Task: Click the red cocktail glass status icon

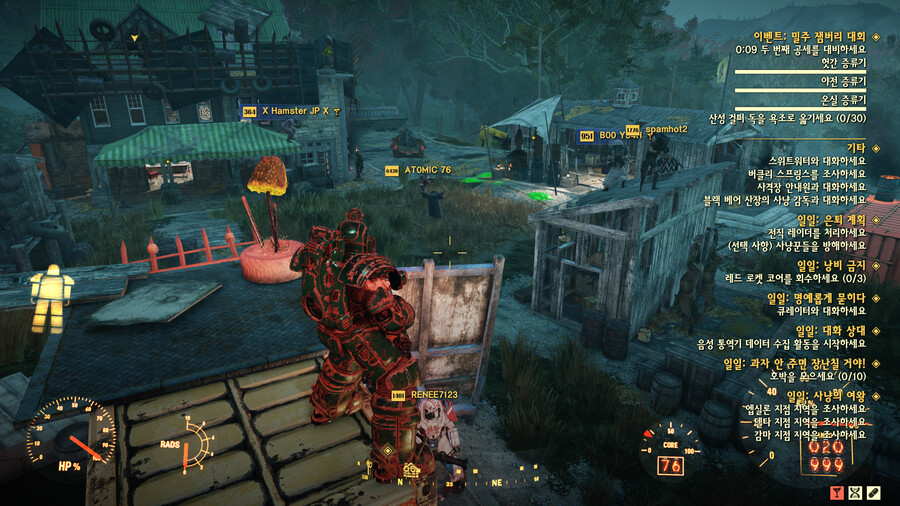Action: tap(836, 492)
